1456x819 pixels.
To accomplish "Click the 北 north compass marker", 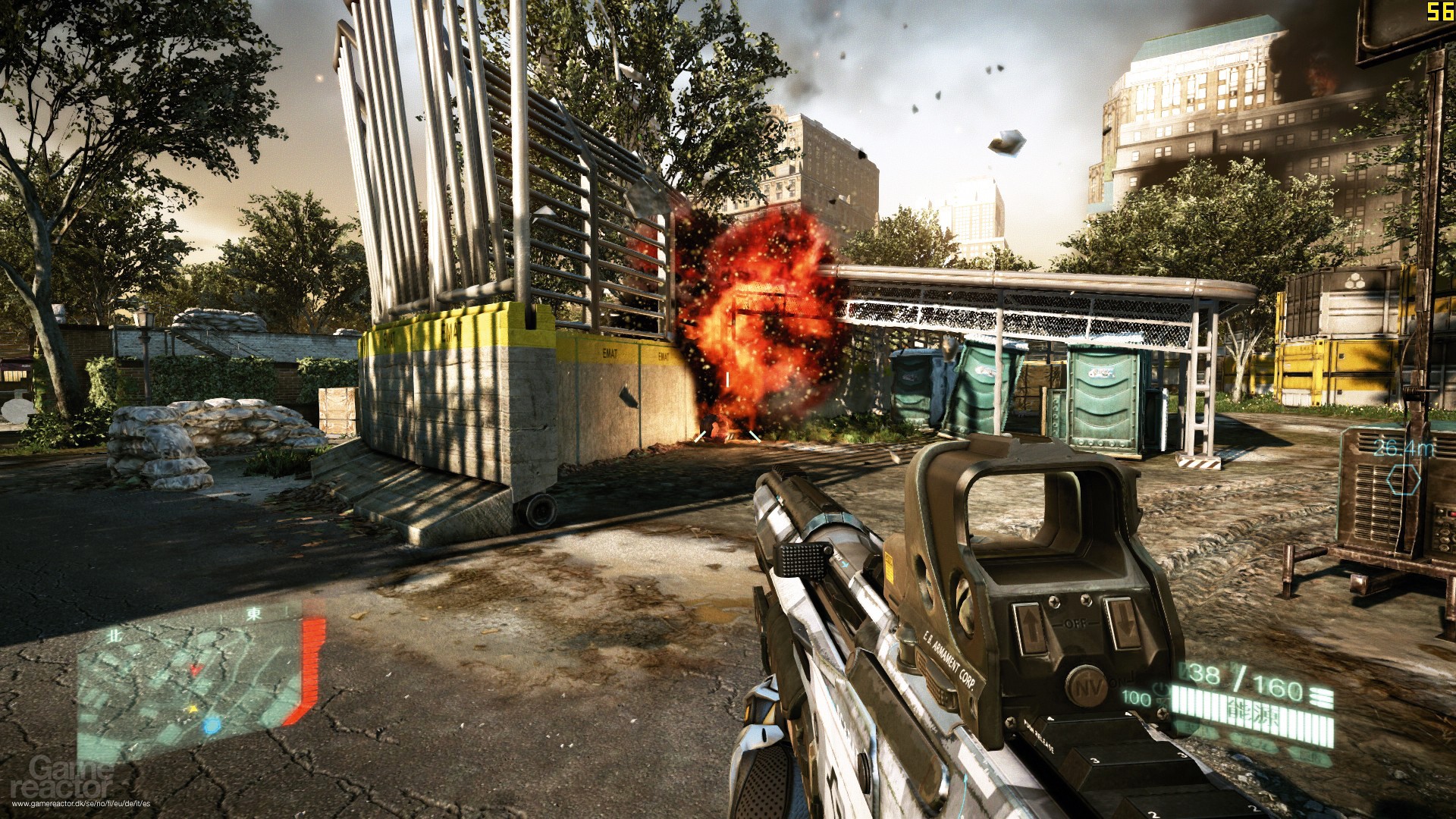I will [116, 635].
